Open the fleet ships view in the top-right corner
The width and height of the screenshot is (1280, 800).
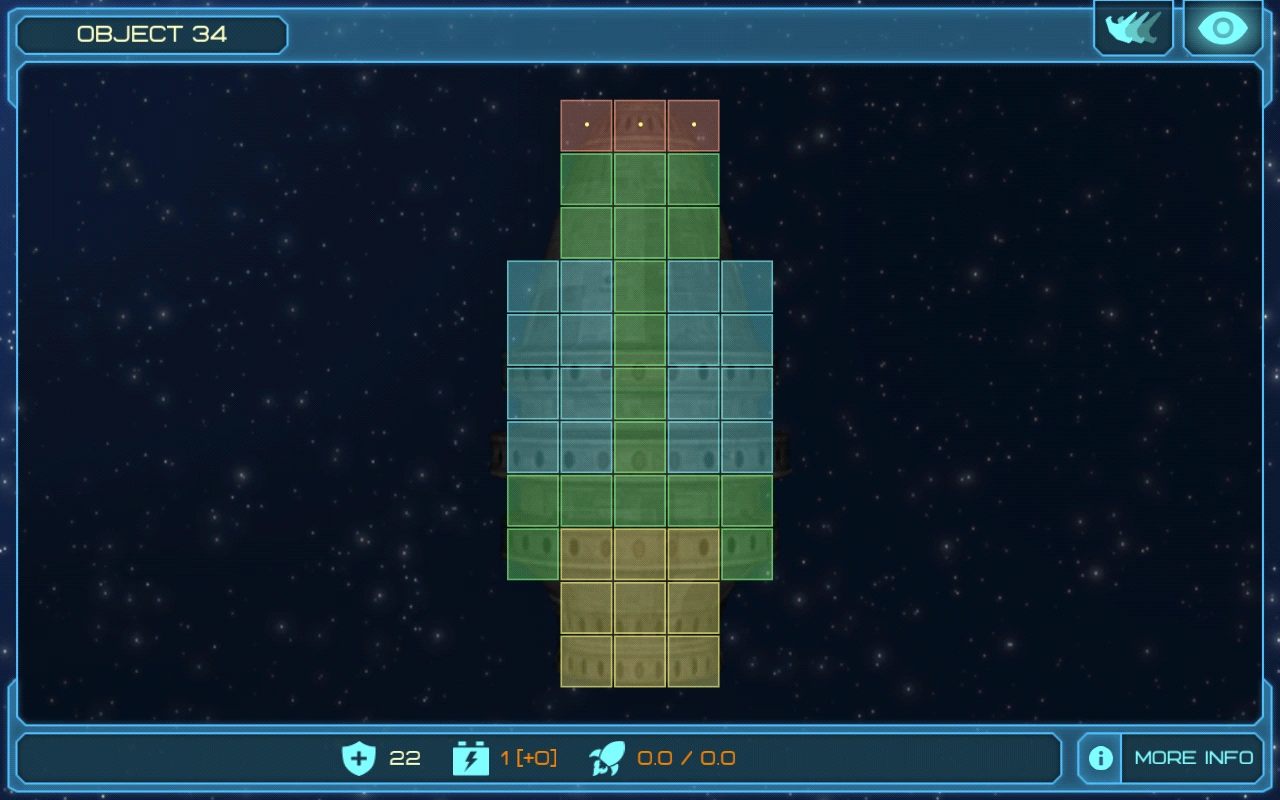1133,28
